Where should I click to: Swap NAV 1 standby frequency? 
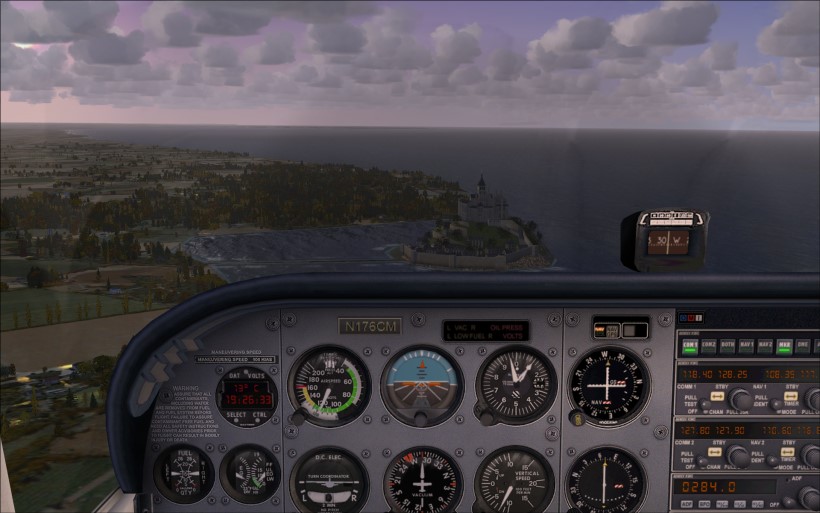tap(792, 394)
